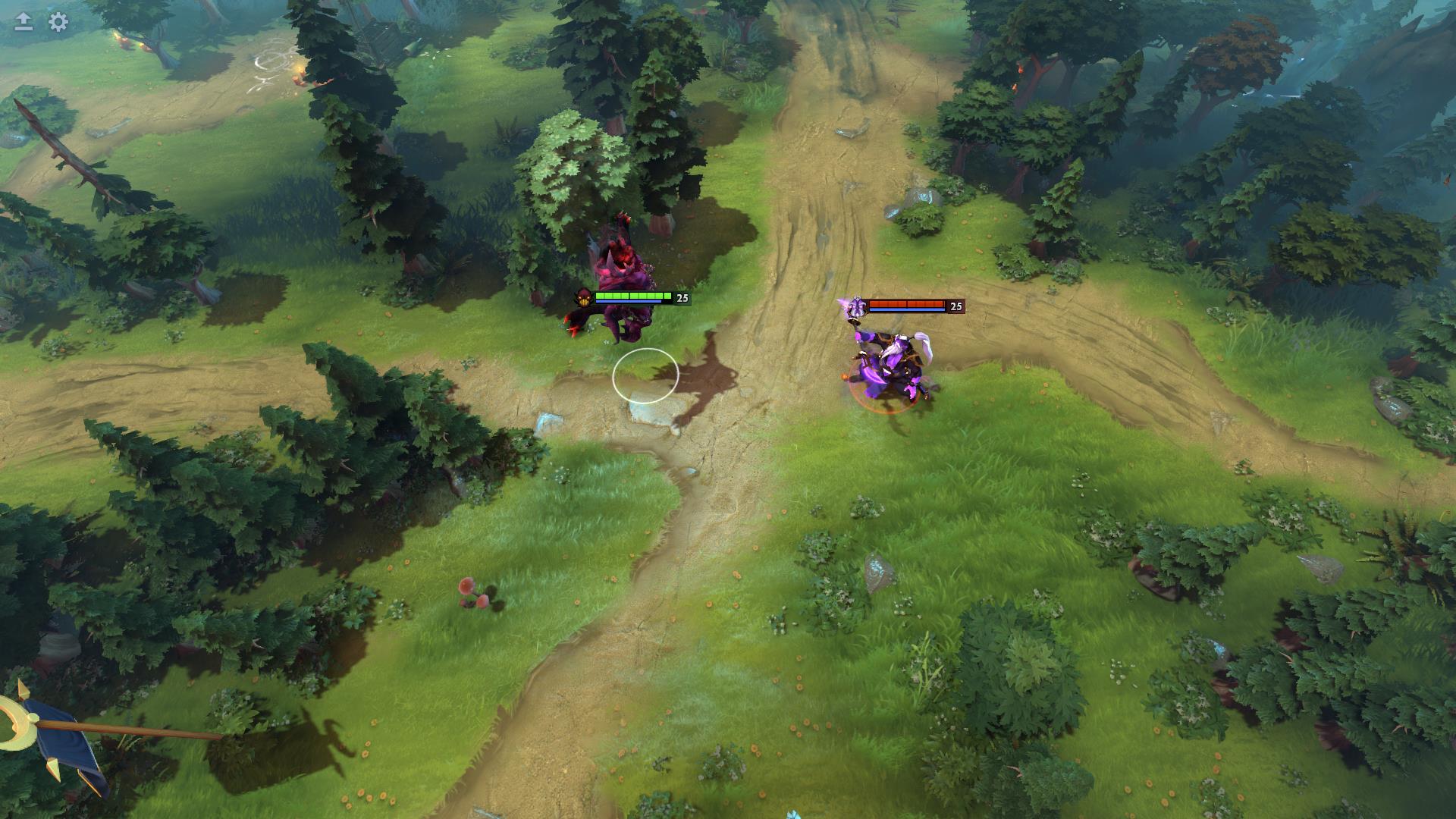1456x819 pixels.
Task: Select the Shadow Fiend portrait icon
Action: point(582,299)
